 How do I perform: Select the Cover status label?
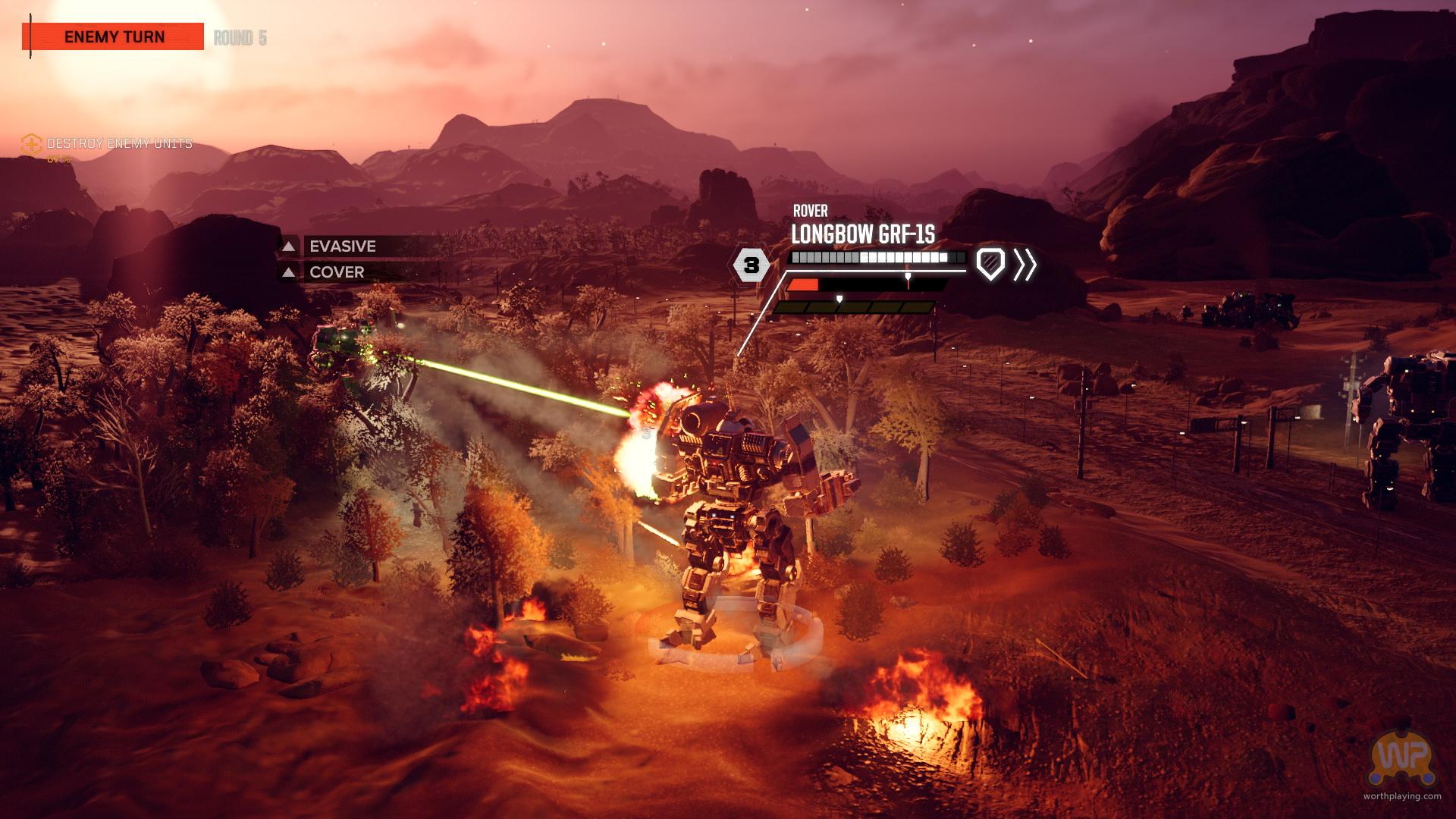(x=337, y=272)
